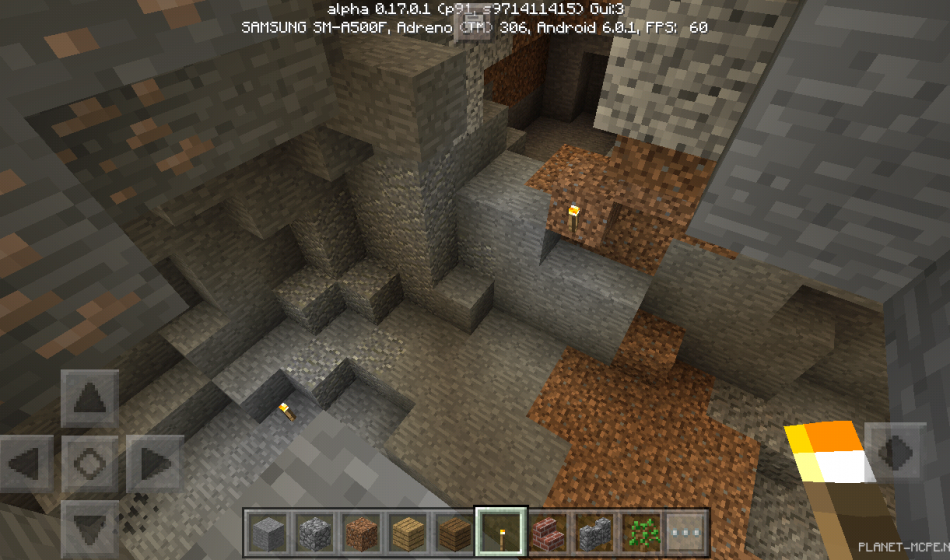The image size is (950, 560).
Task: Pick the dark wooden planks hotbar slot
Action: [x=453, y=531]
